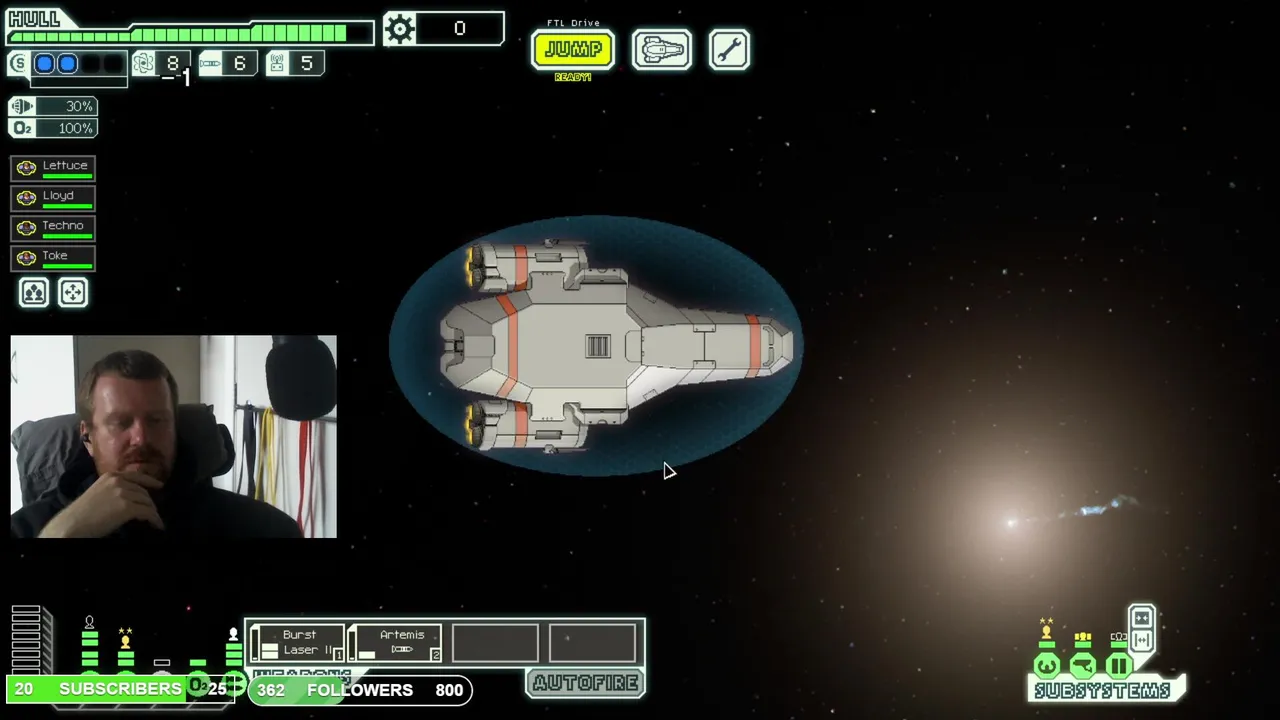Open the wrench options menu
This screenshot has height=720, width=1280.
(729, 49)
